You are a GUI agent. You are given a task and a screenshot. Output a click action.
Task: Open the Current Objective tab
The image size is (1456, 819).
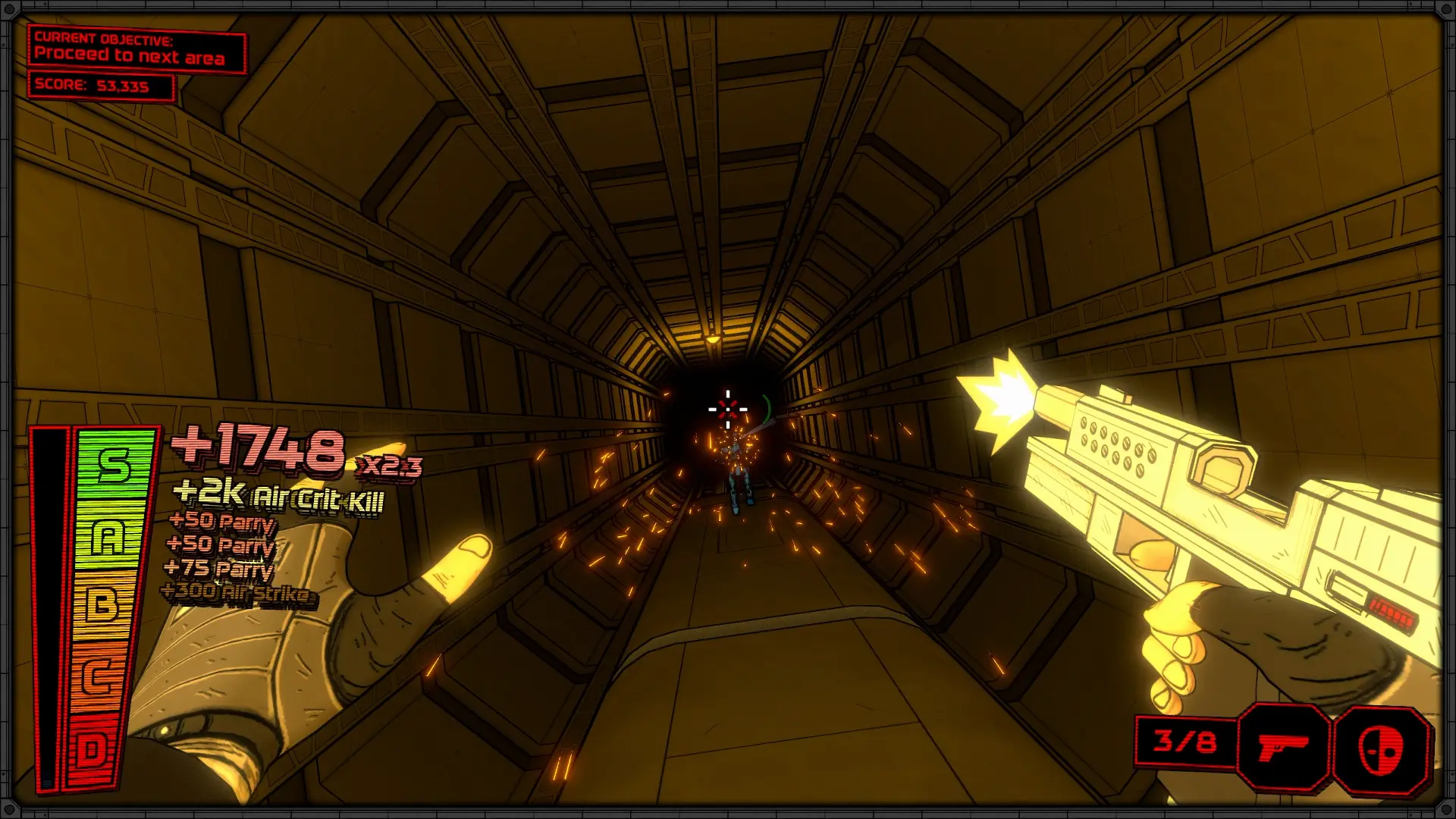[x=105, y=38]
